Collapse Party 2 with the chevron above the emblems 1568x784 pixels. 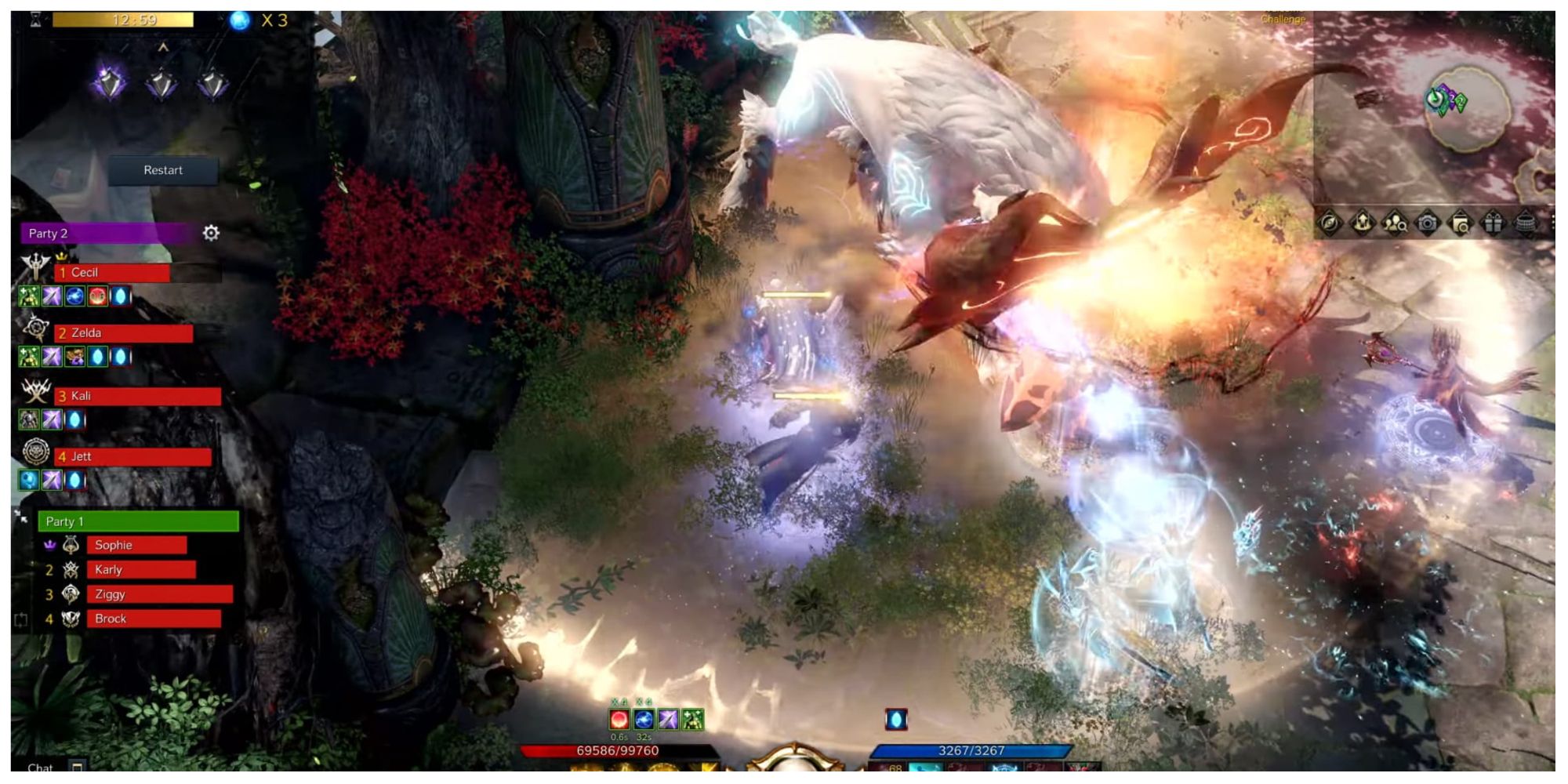162,47
